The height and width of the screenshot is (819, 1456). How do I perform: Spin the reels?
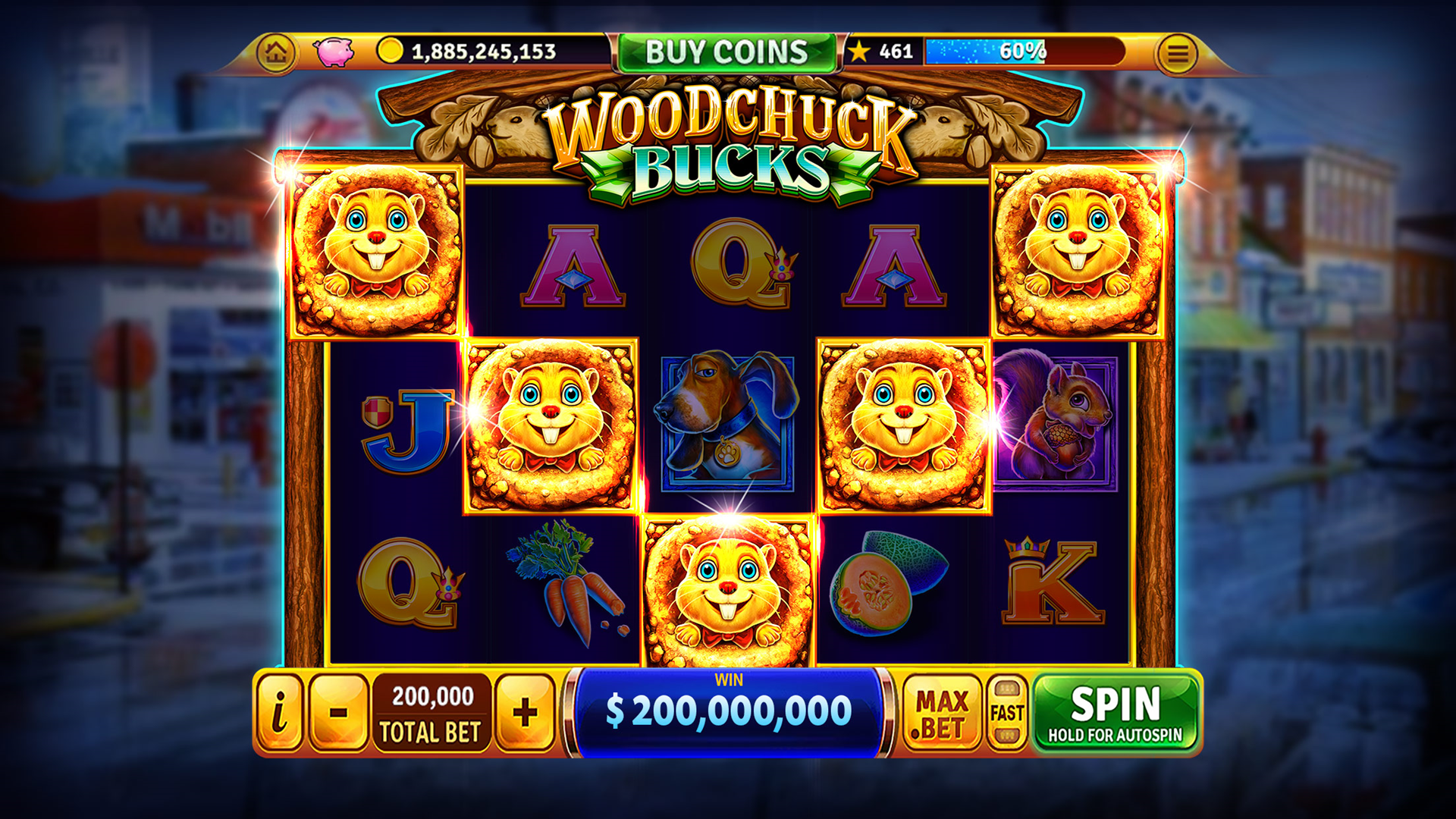[x=1115, y=713]
